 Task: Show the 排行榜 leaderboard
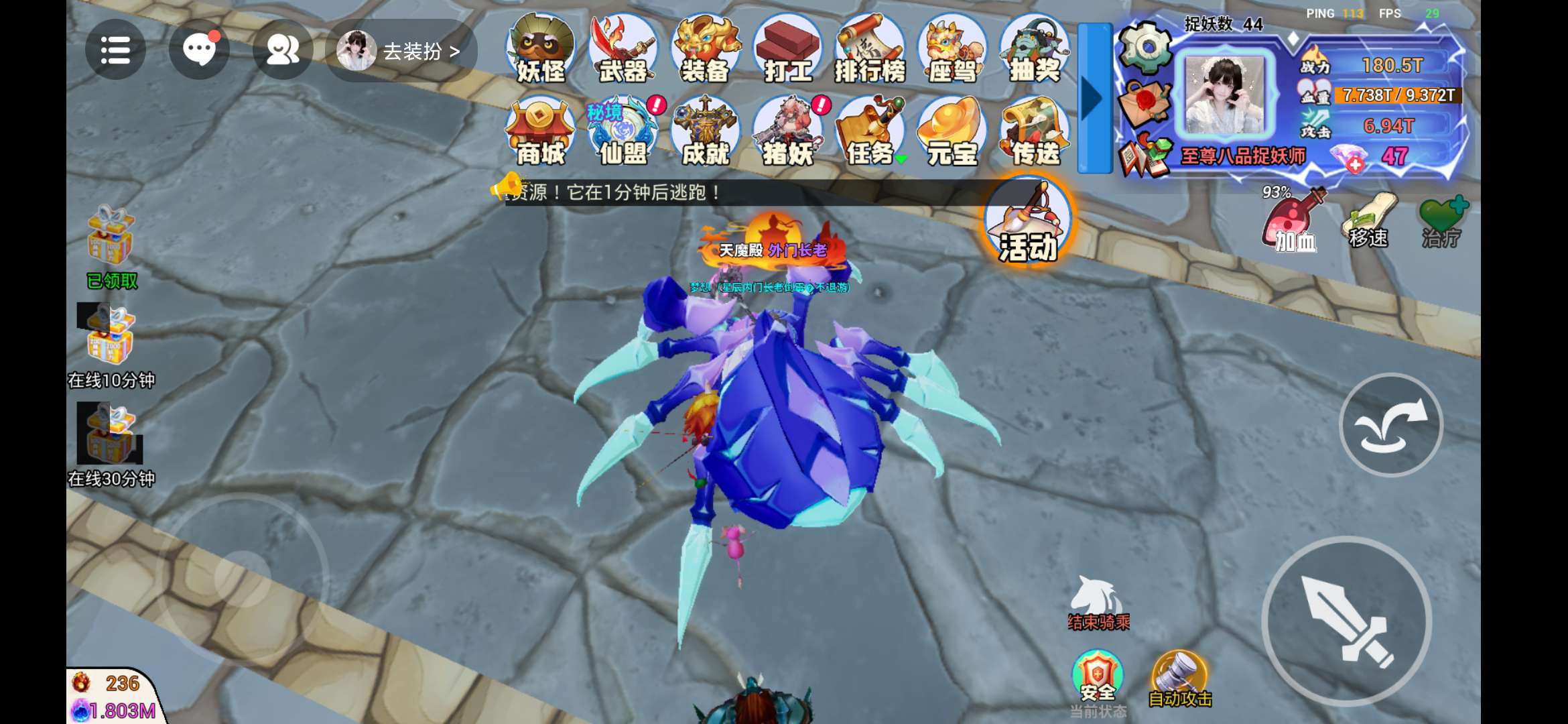(x=870, y=50)
